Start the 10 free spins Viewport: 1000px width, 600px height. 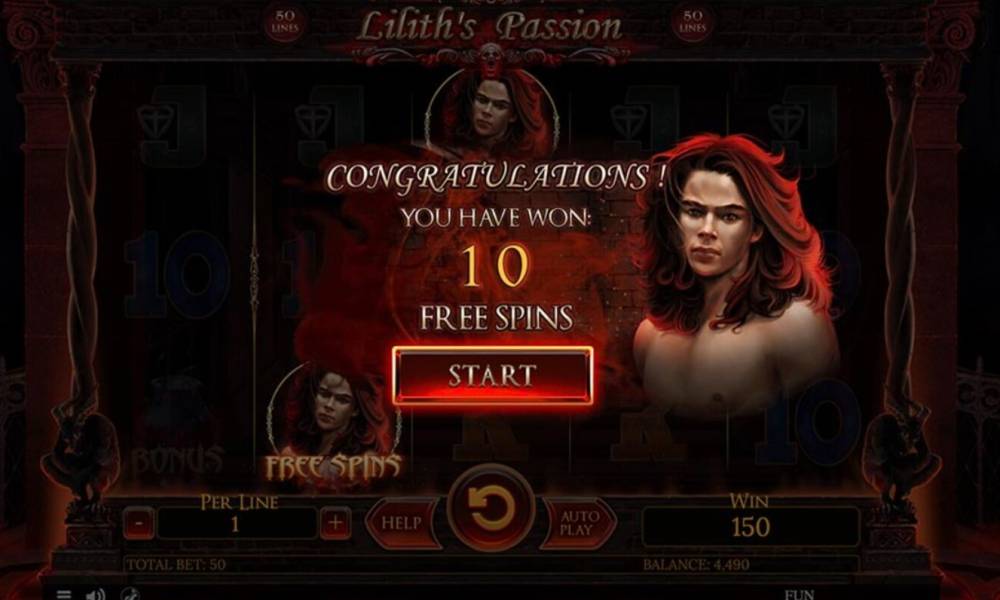pyautogui.click(x=492, y=375)
